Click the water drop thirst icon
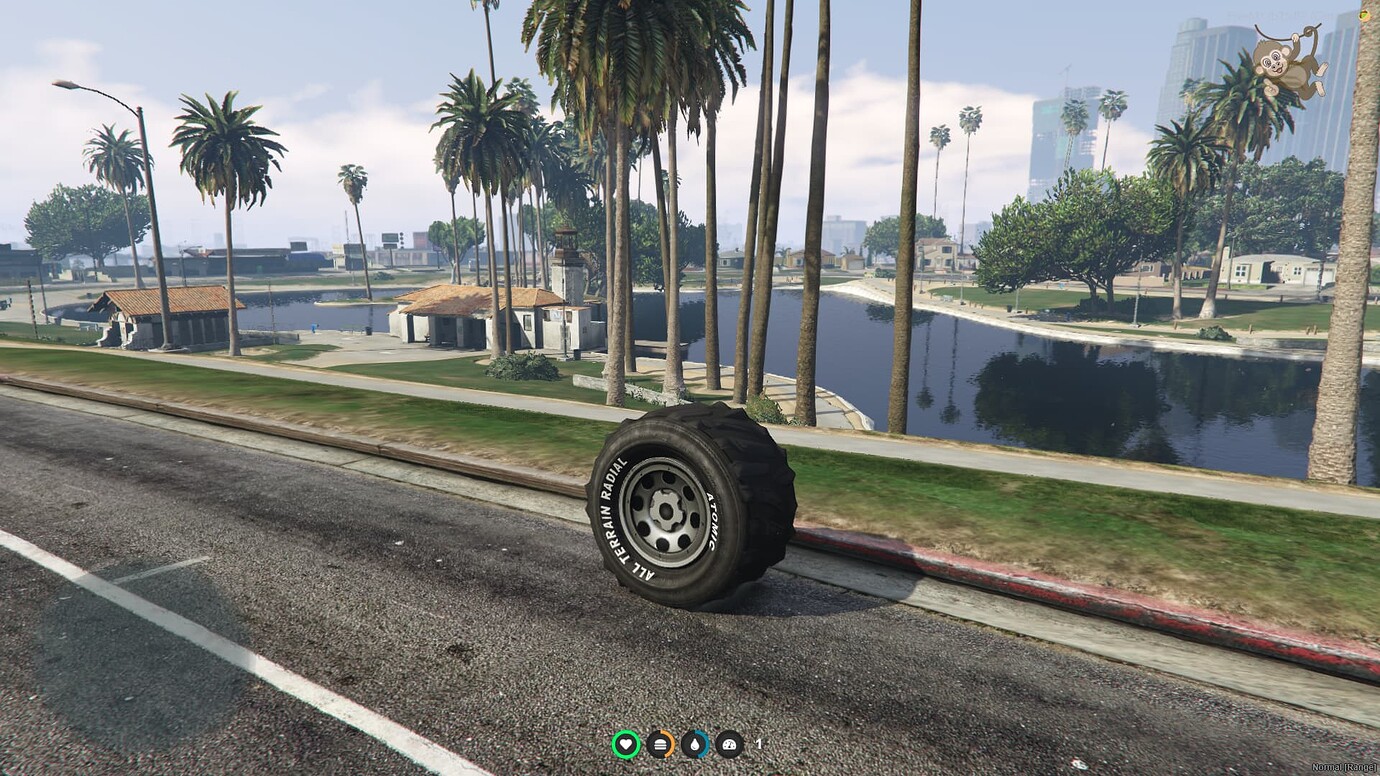Screen dimensions: 1380x776 click(x=695, y=745)
